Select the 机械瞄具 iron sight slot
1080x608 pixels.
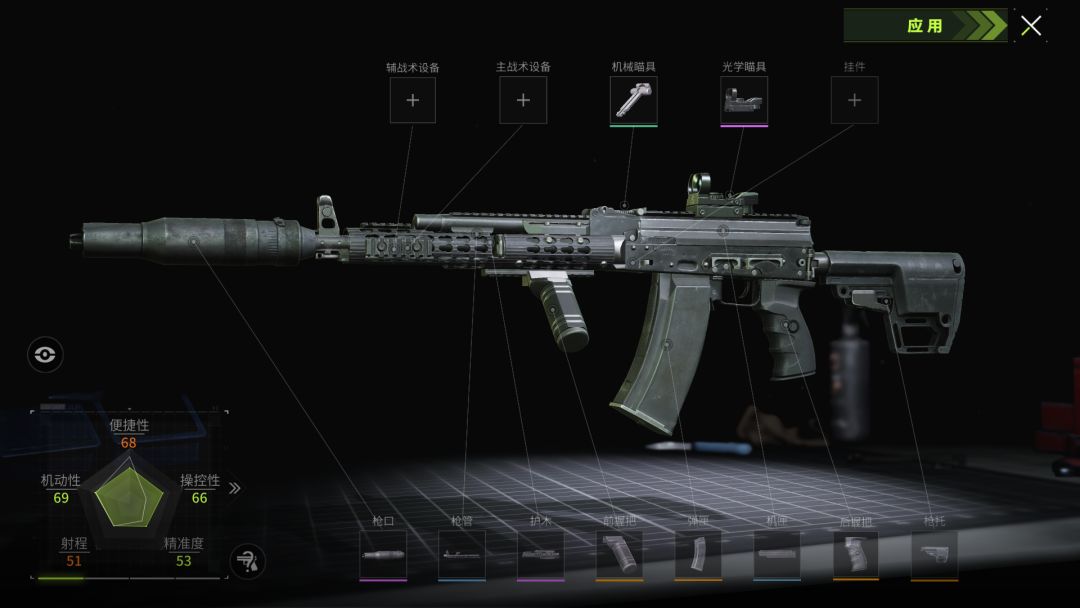pyautogui.click(x=634, y=100)
